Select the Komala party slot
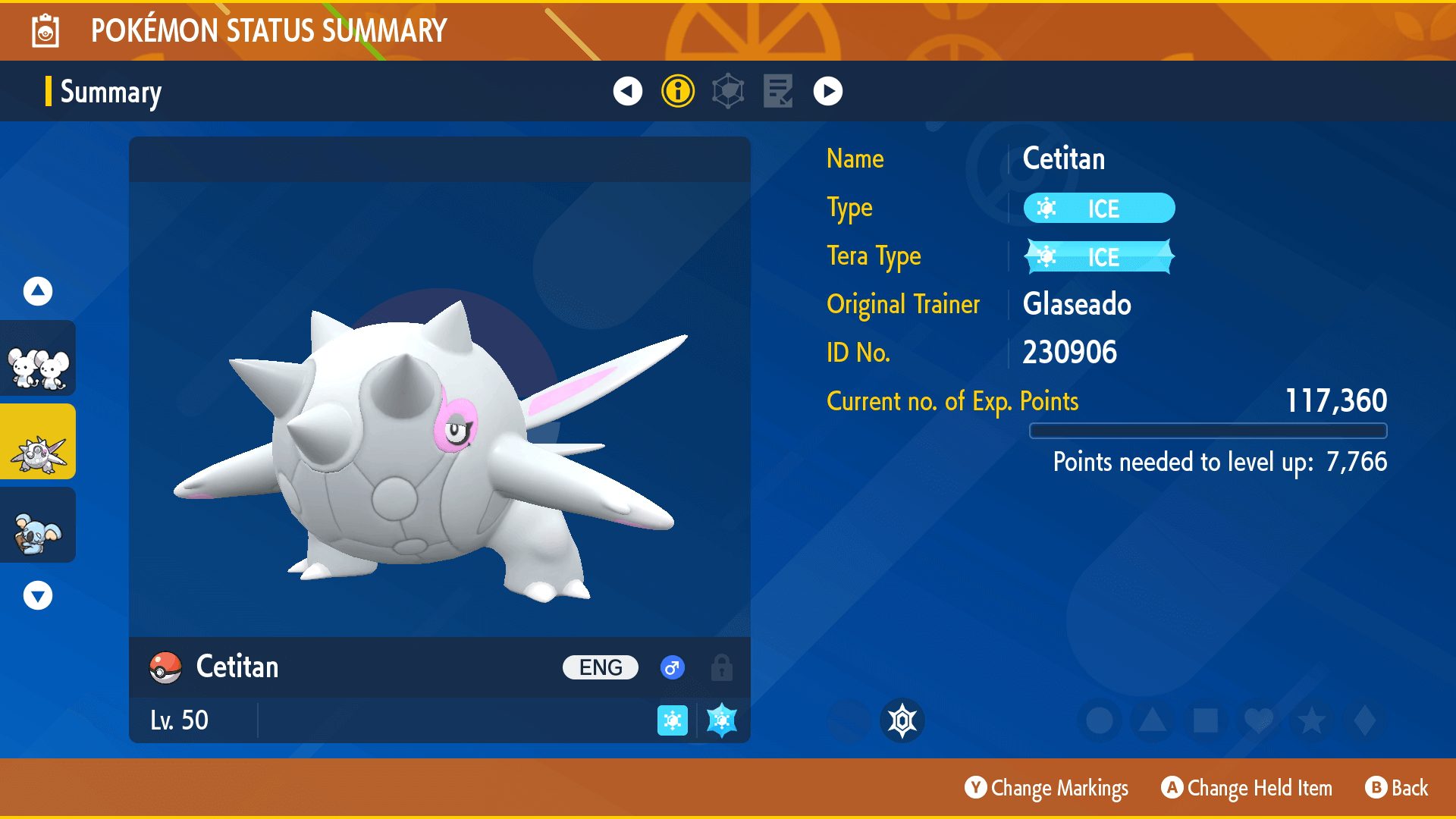Image resolution: width=1456 pixels, height=819 pixels. click(x=38, y=526)
